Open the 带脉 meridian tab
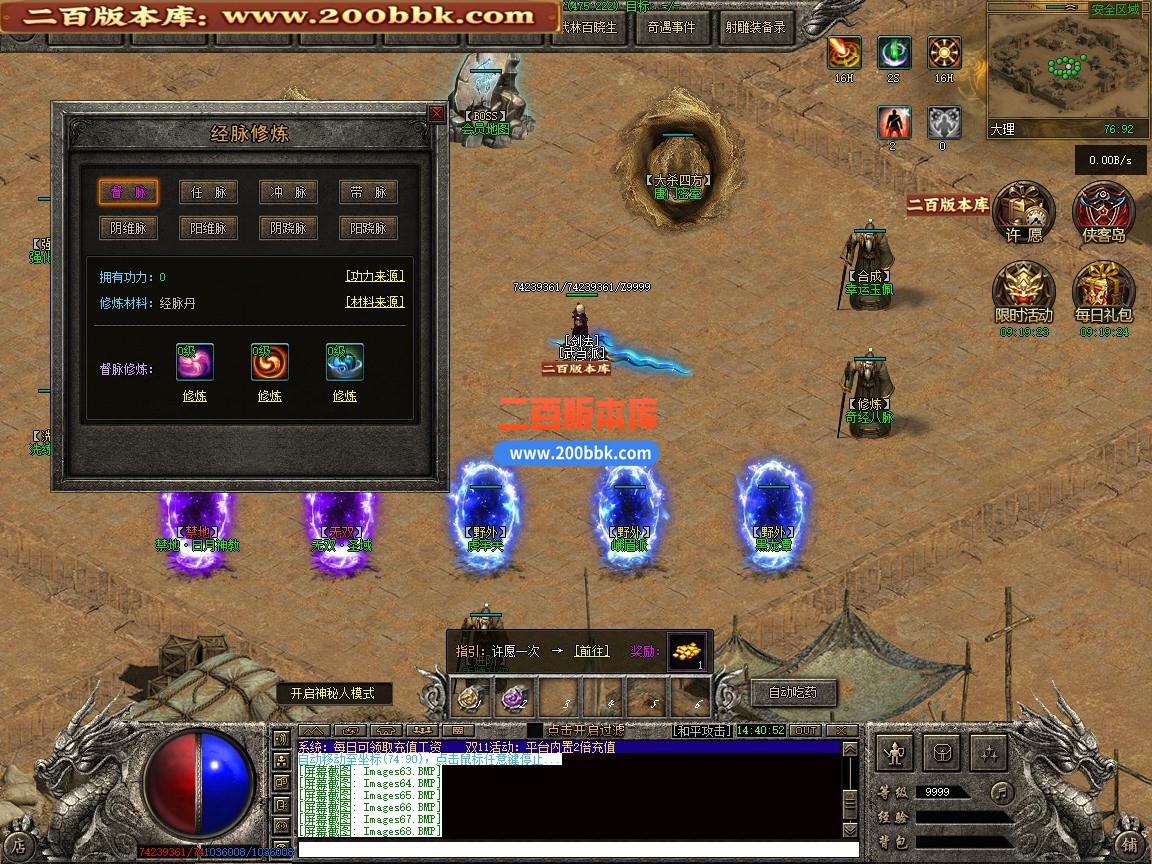 click(368, 192)
